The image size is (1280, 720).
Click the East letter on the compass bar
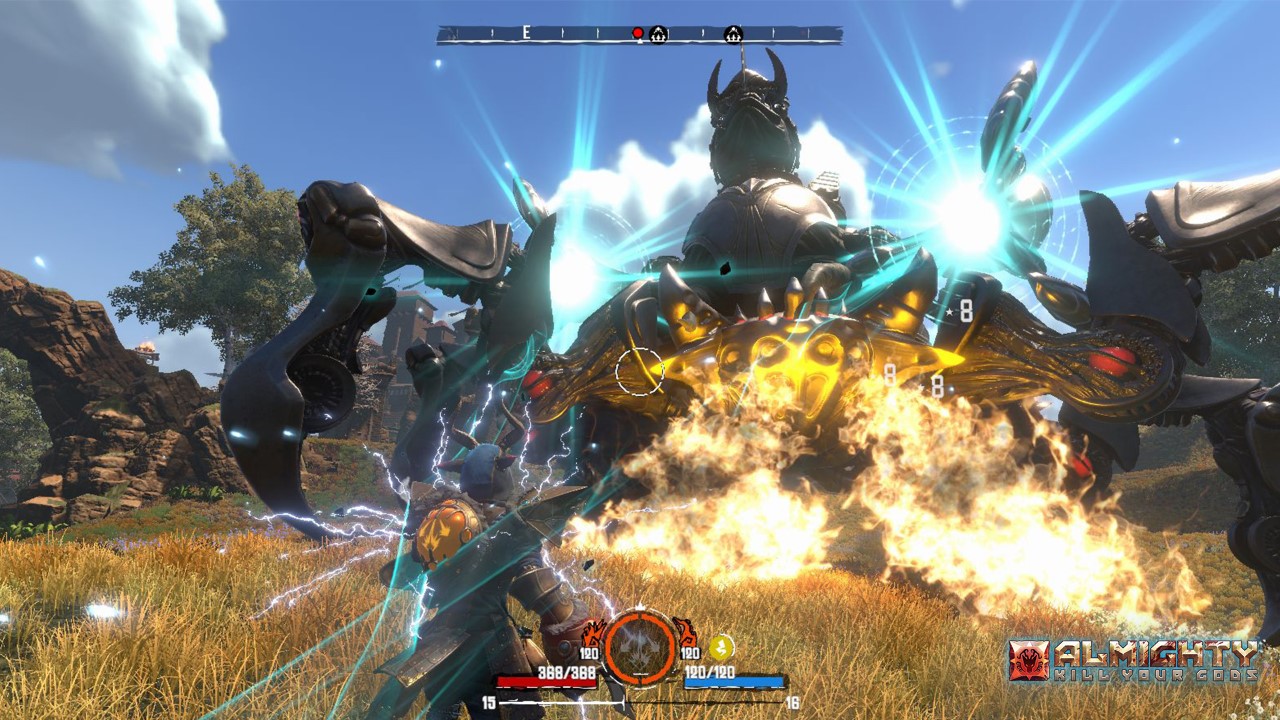[x=526, y=34]
